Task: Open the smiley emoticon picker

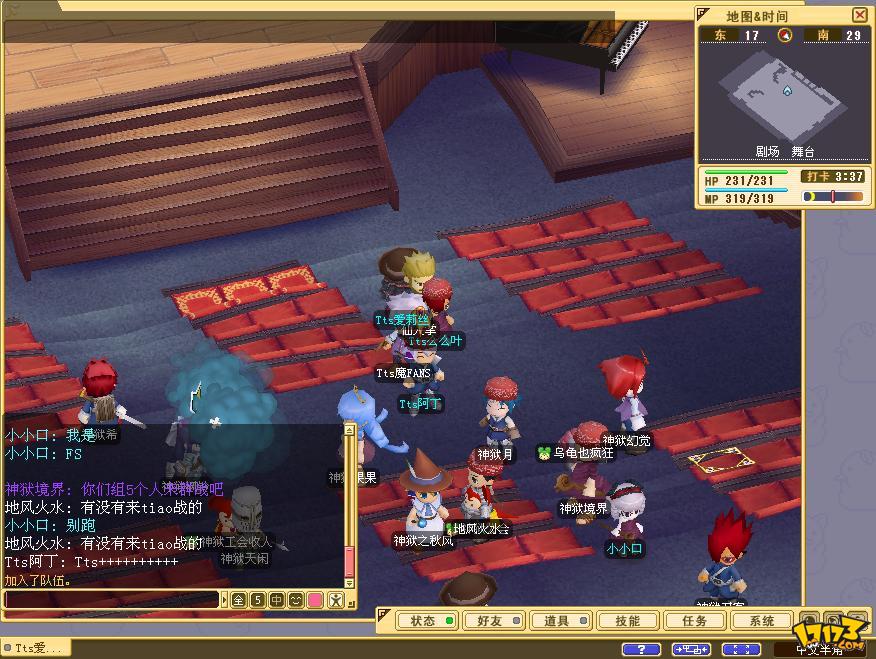Action: (x=296, y=600)
